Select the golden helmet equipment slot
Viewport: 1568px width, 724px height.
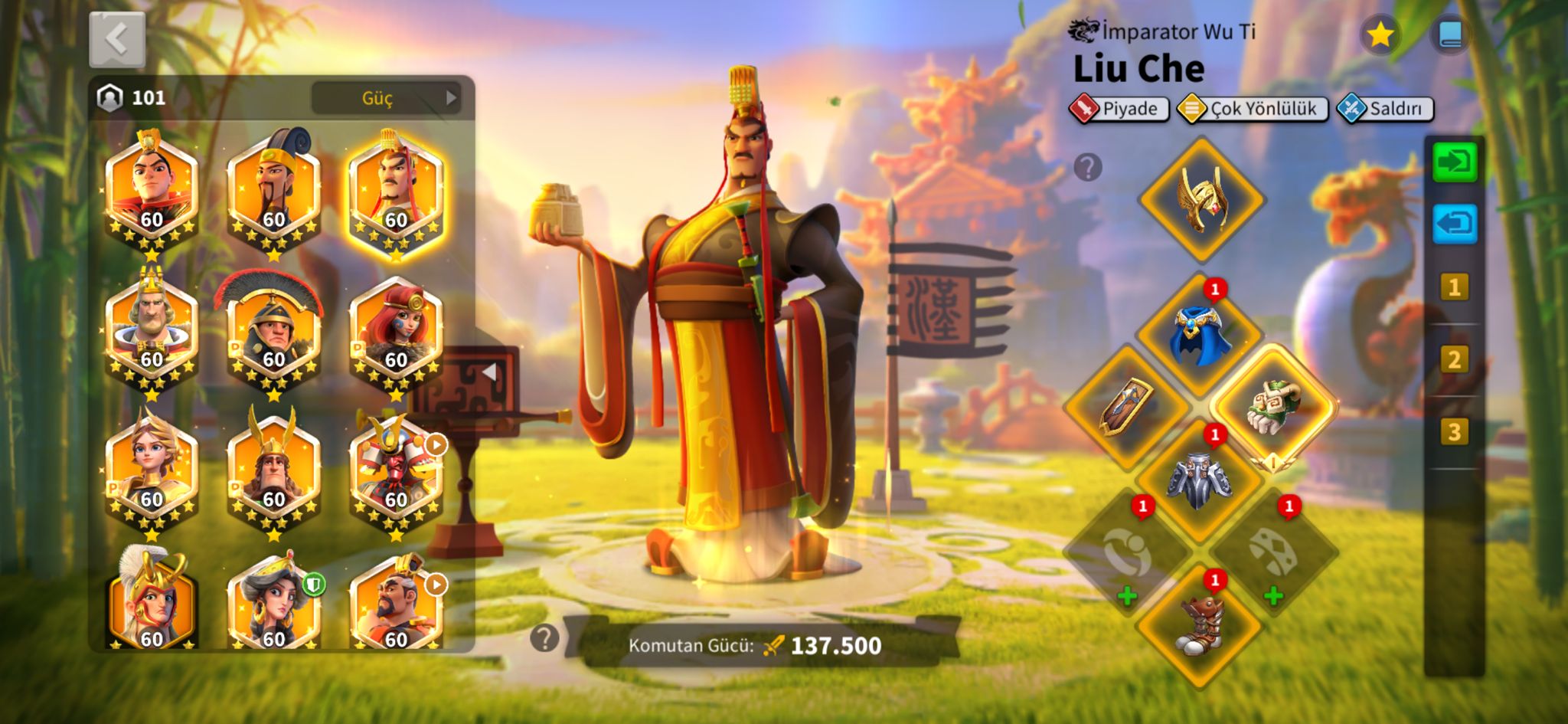(1201, 199)
